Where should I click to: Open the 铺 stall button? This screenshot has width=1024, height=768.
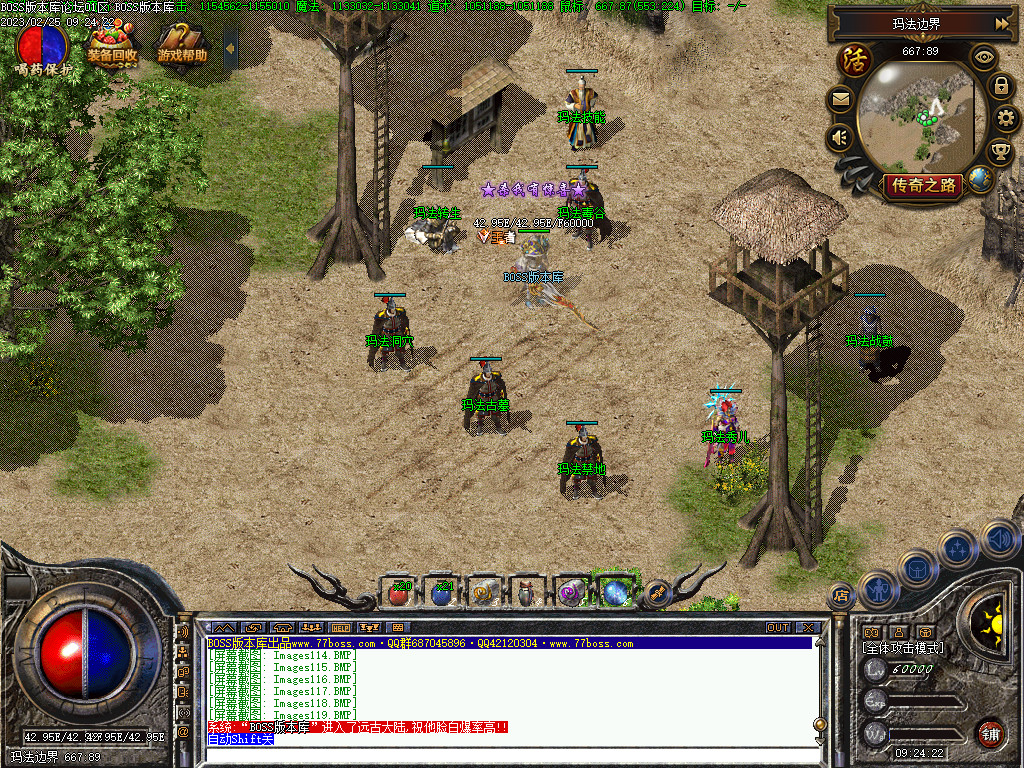(990, 733)
